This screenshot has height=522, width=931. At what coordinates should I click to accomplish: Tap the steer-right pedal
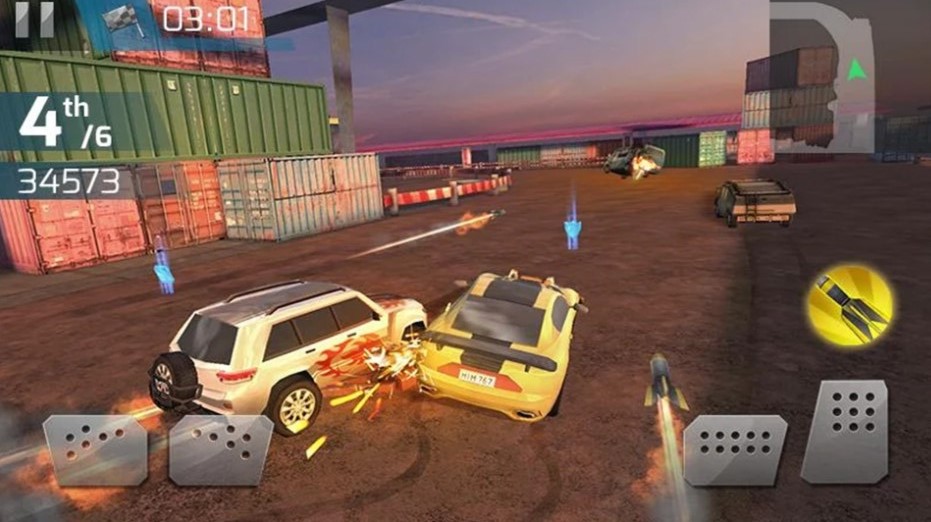tap(221, 450)
